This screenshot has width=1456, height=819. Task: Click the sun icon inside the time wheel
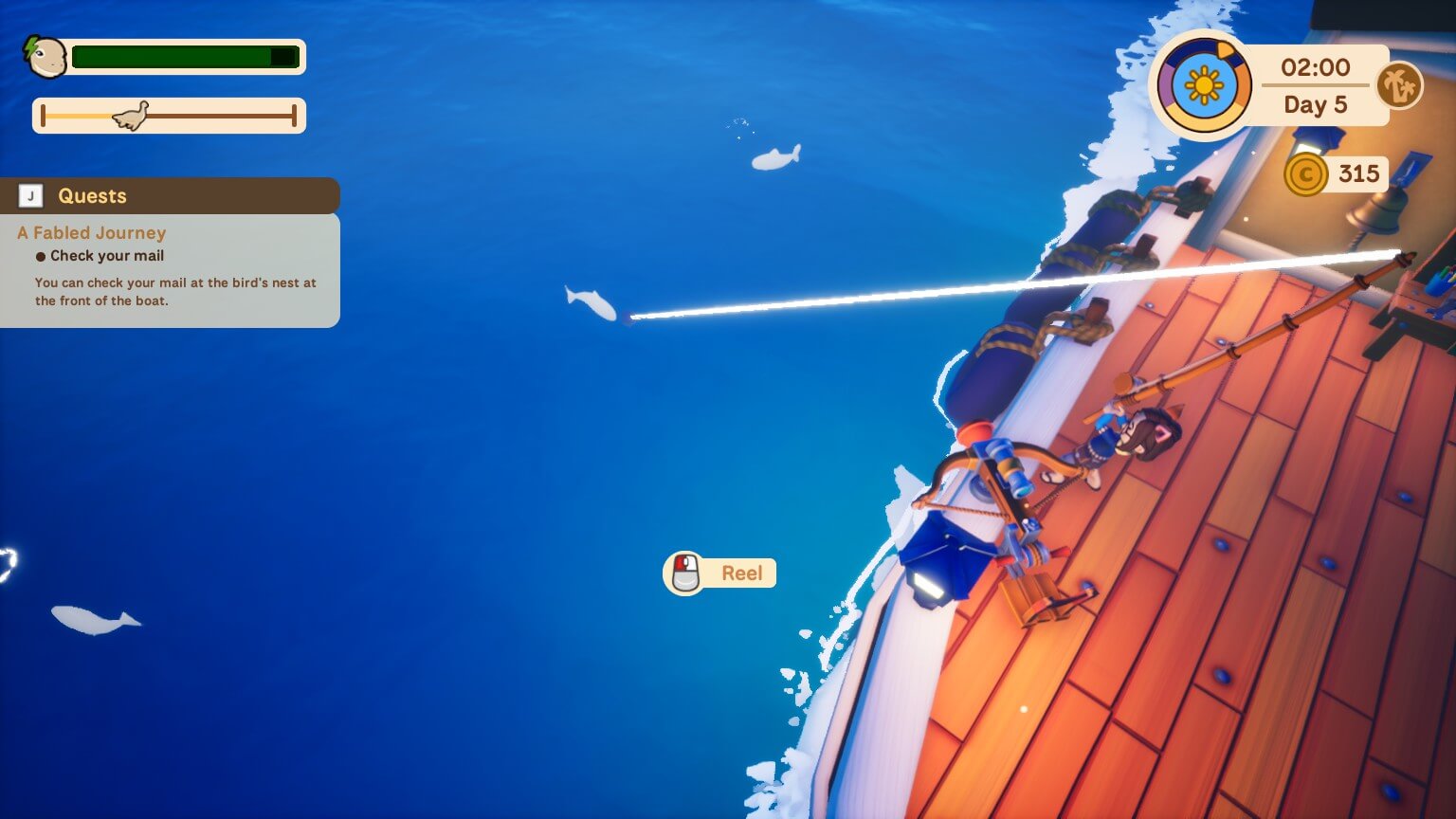coord(1203,85)
